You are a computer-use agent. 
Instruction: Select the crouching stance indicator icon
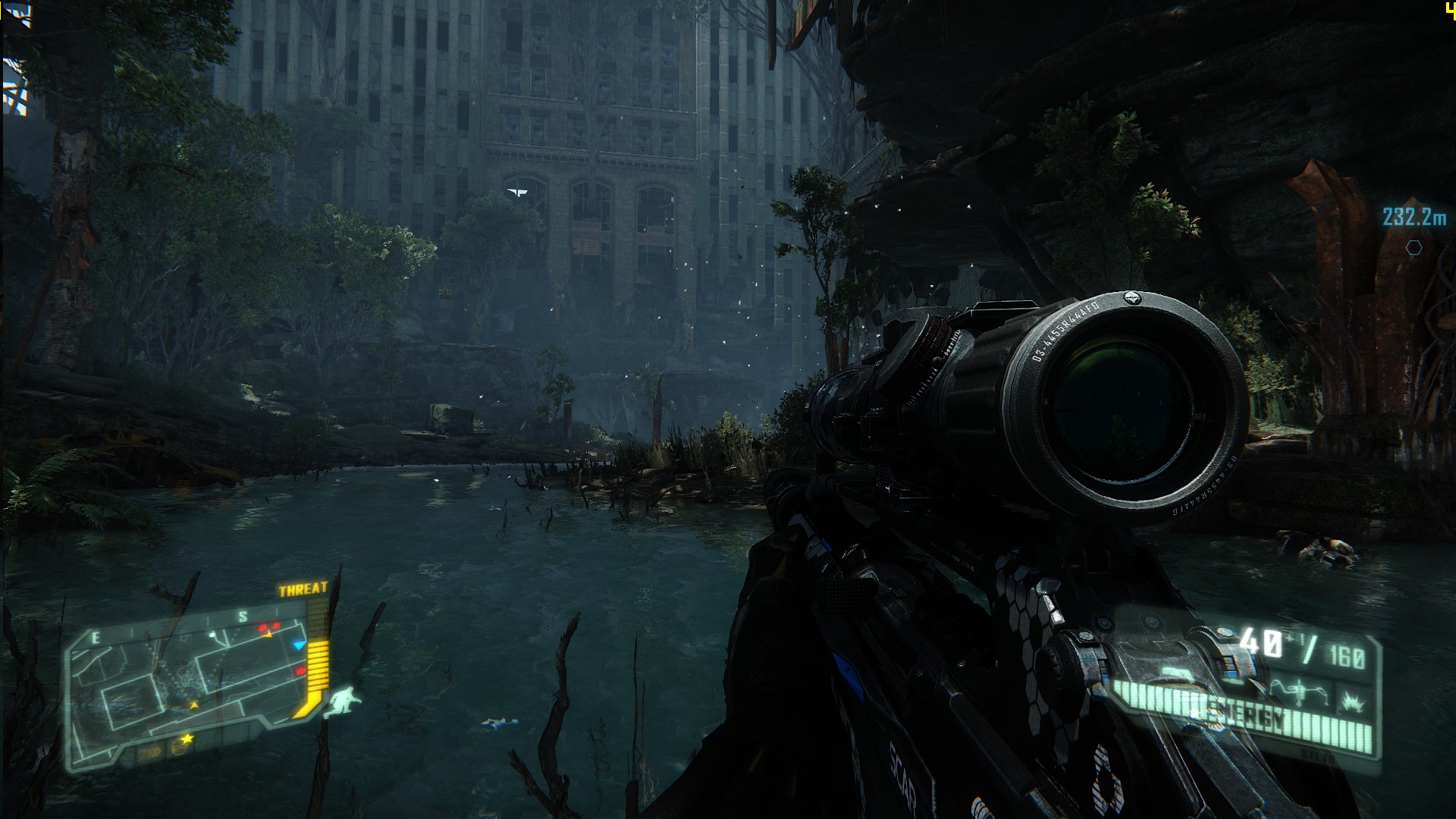pos(341,701)
